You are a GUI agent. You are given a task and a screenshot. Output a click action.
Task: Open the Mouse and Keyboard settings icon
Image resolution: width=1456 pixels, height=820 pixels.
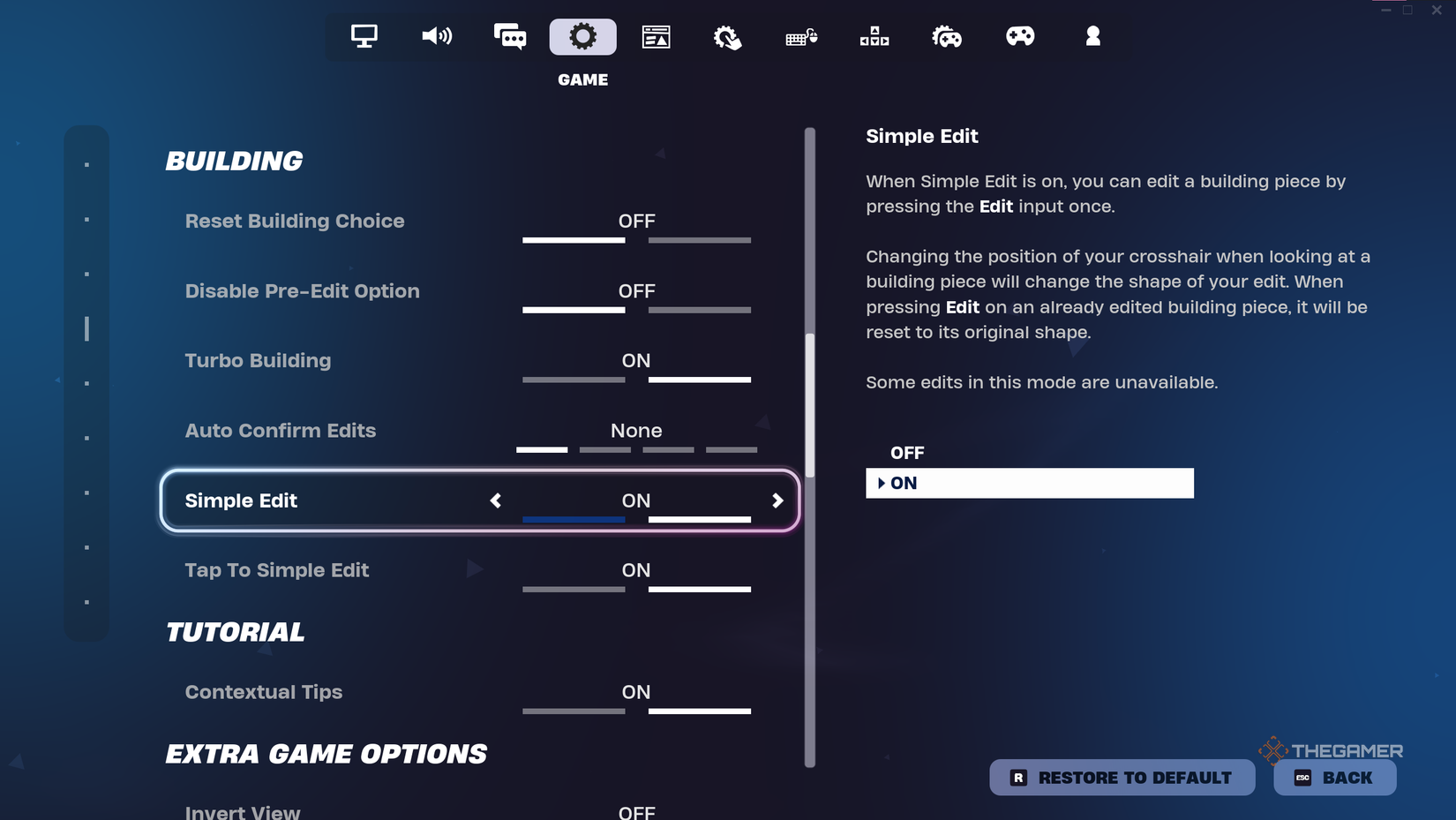[x=799, y=36]
